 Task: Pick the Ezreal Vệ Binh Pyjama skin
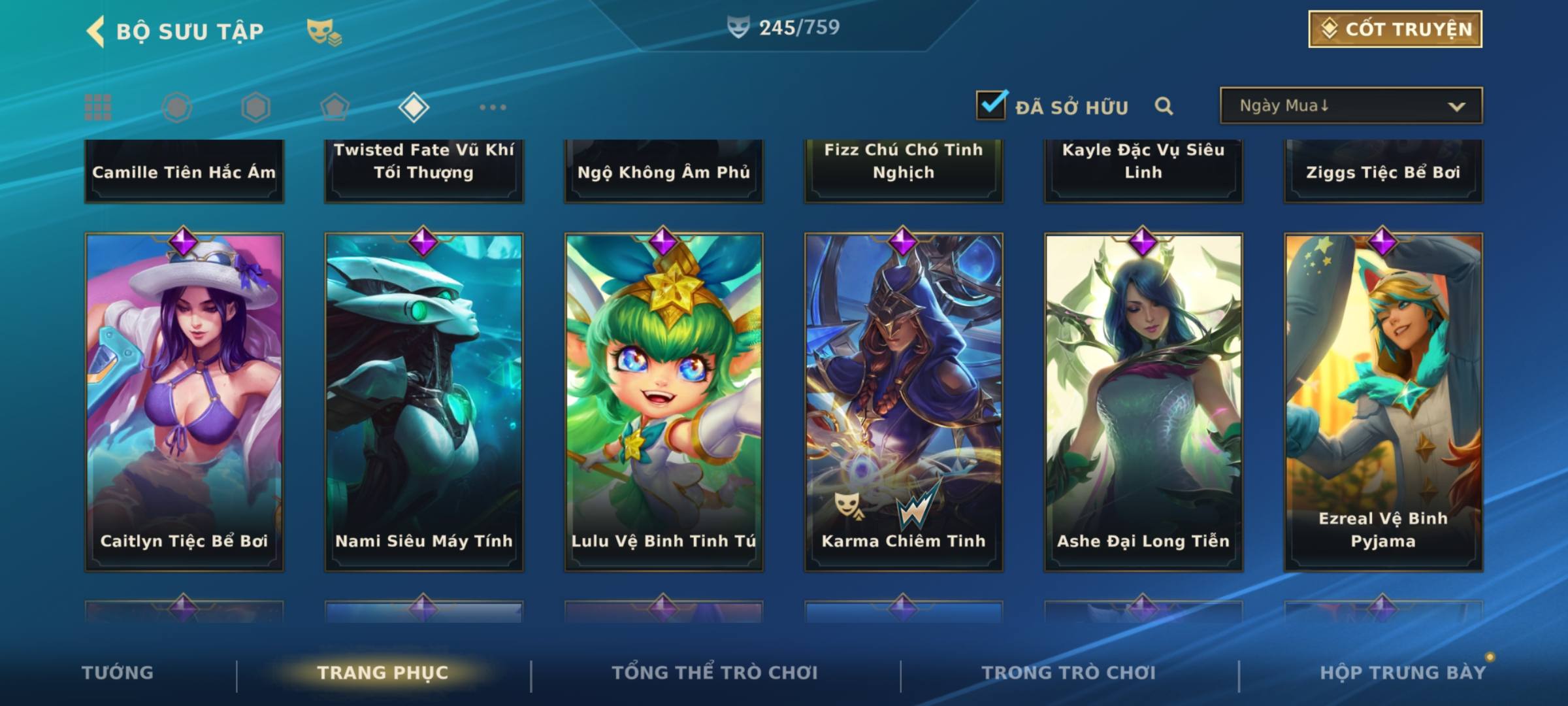point(1383,402)
